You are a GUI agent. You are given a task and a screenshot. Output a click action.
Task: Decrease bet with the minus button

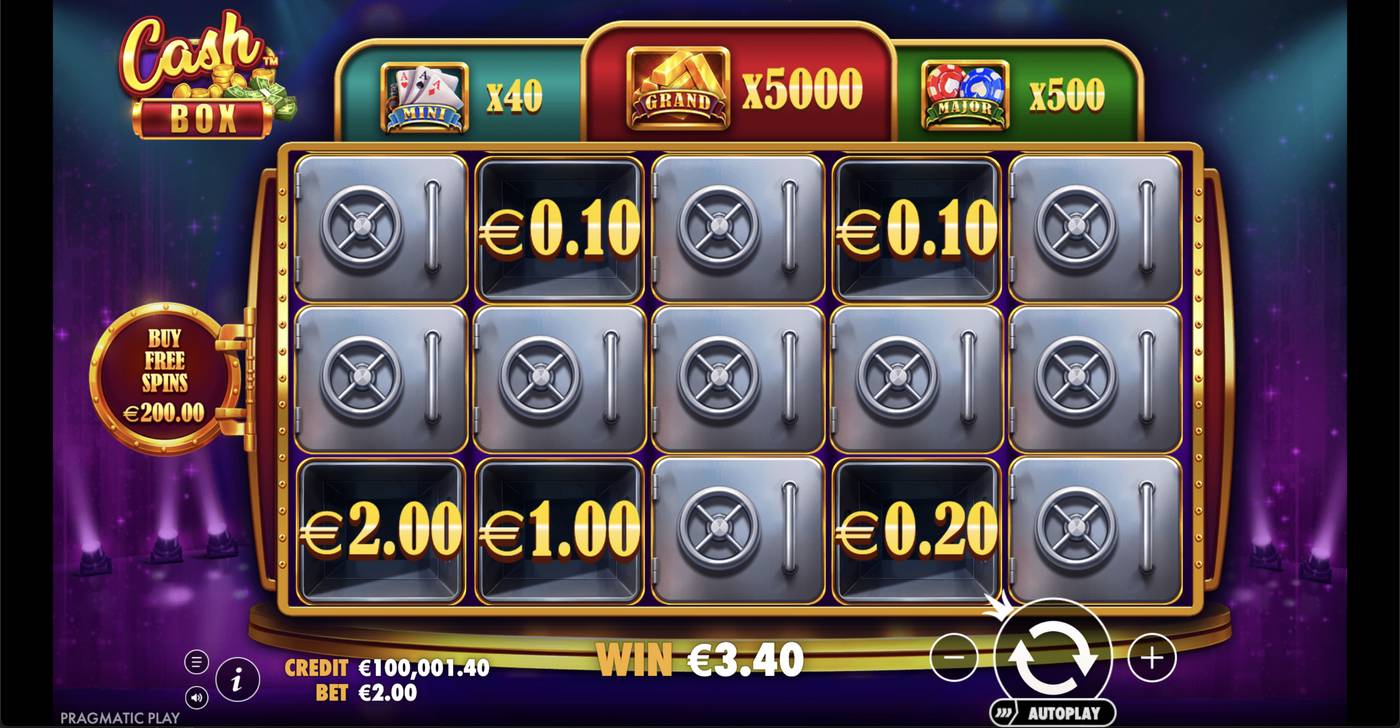pyautogui.click(x=954, y=658)
